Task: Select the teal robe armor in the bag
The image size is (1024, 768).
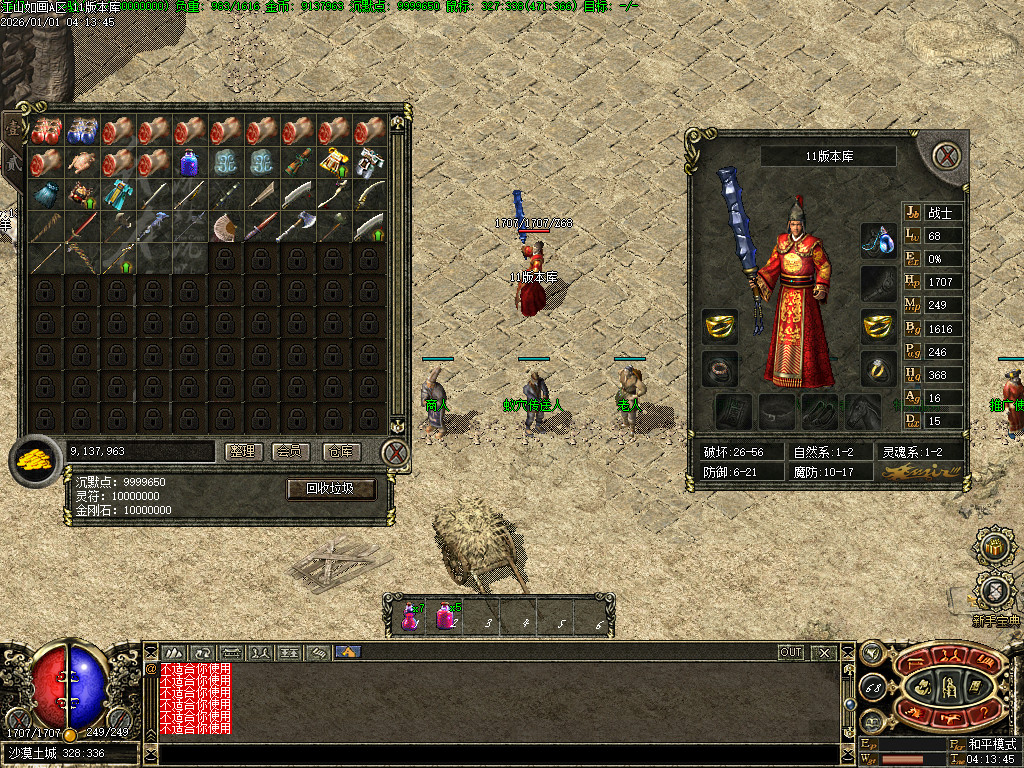Action: (x=117, y=194)
